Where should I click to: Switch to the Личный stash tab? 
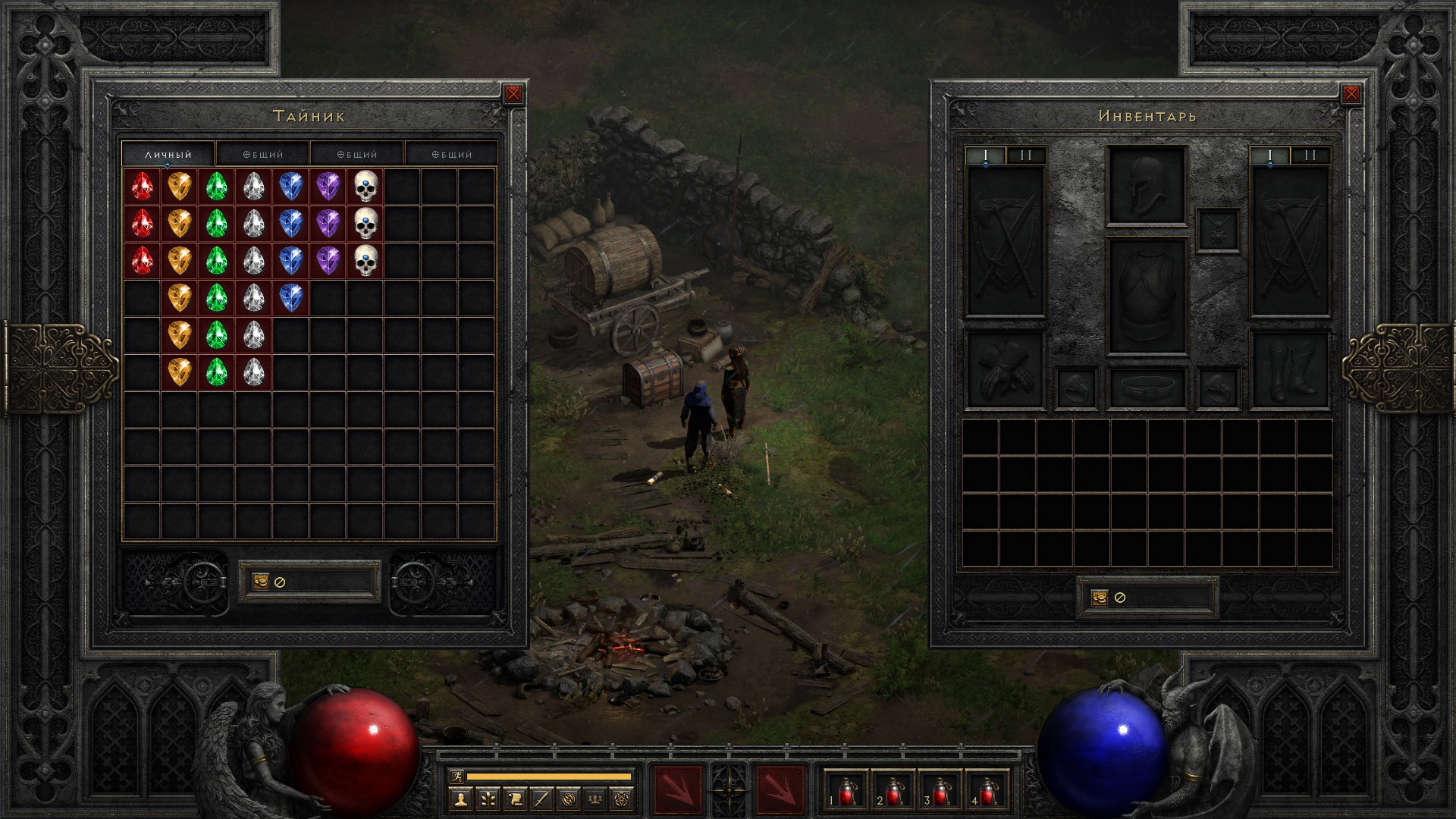168,154
